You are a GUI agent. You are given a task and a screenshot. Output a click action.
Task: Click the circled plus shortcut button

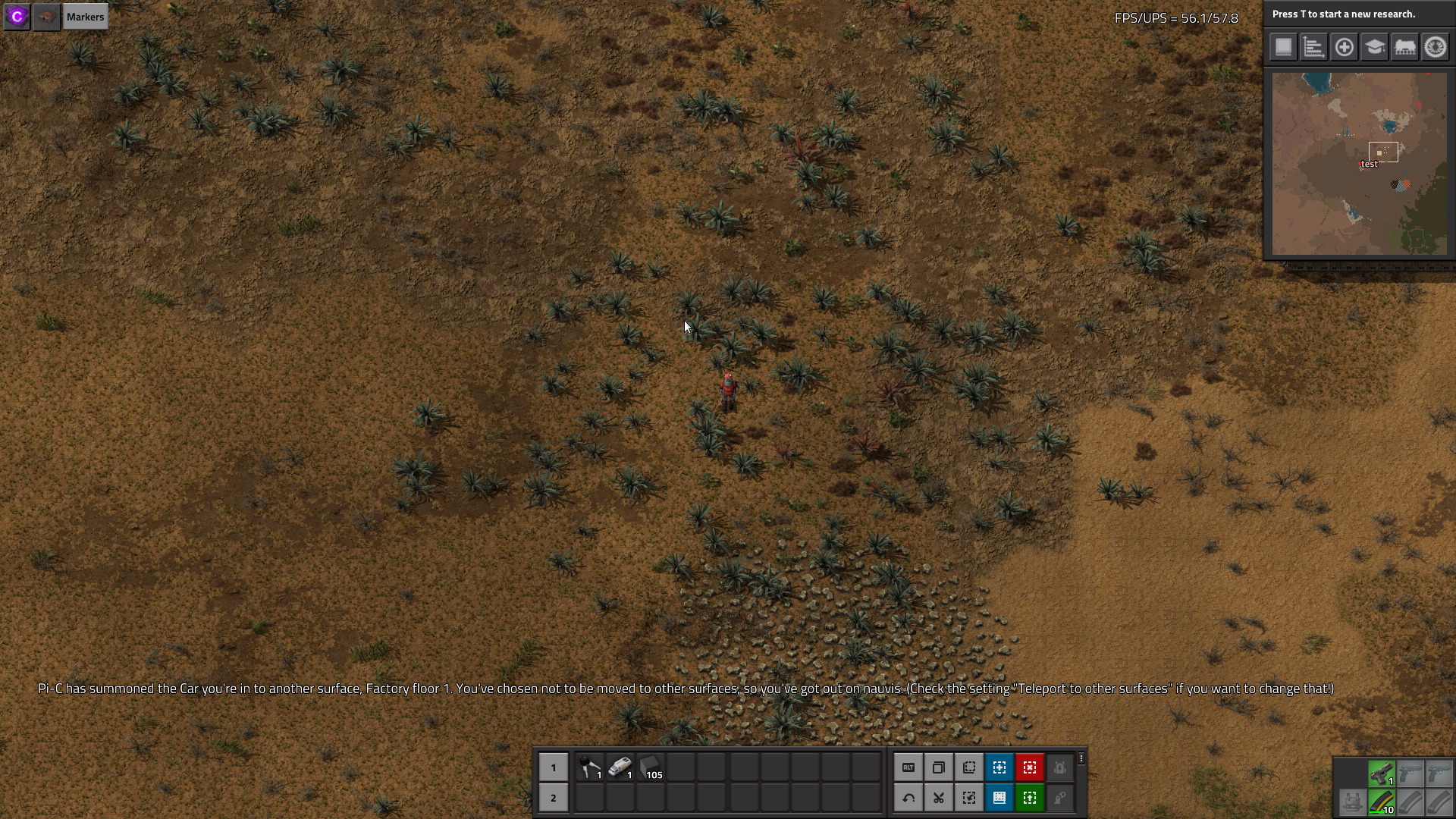(1344, 47)
